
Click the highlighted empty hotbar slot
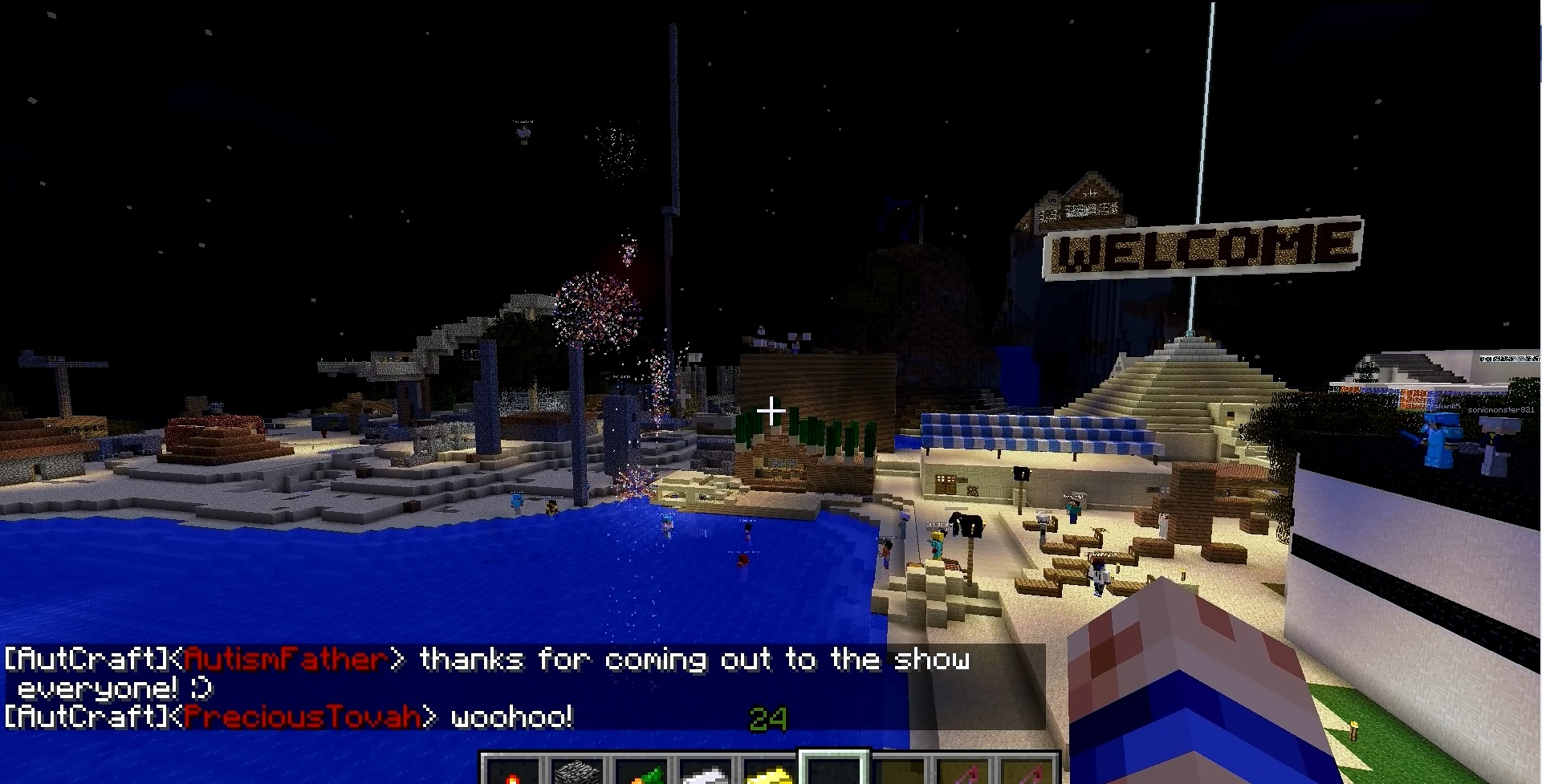(834, 770)
